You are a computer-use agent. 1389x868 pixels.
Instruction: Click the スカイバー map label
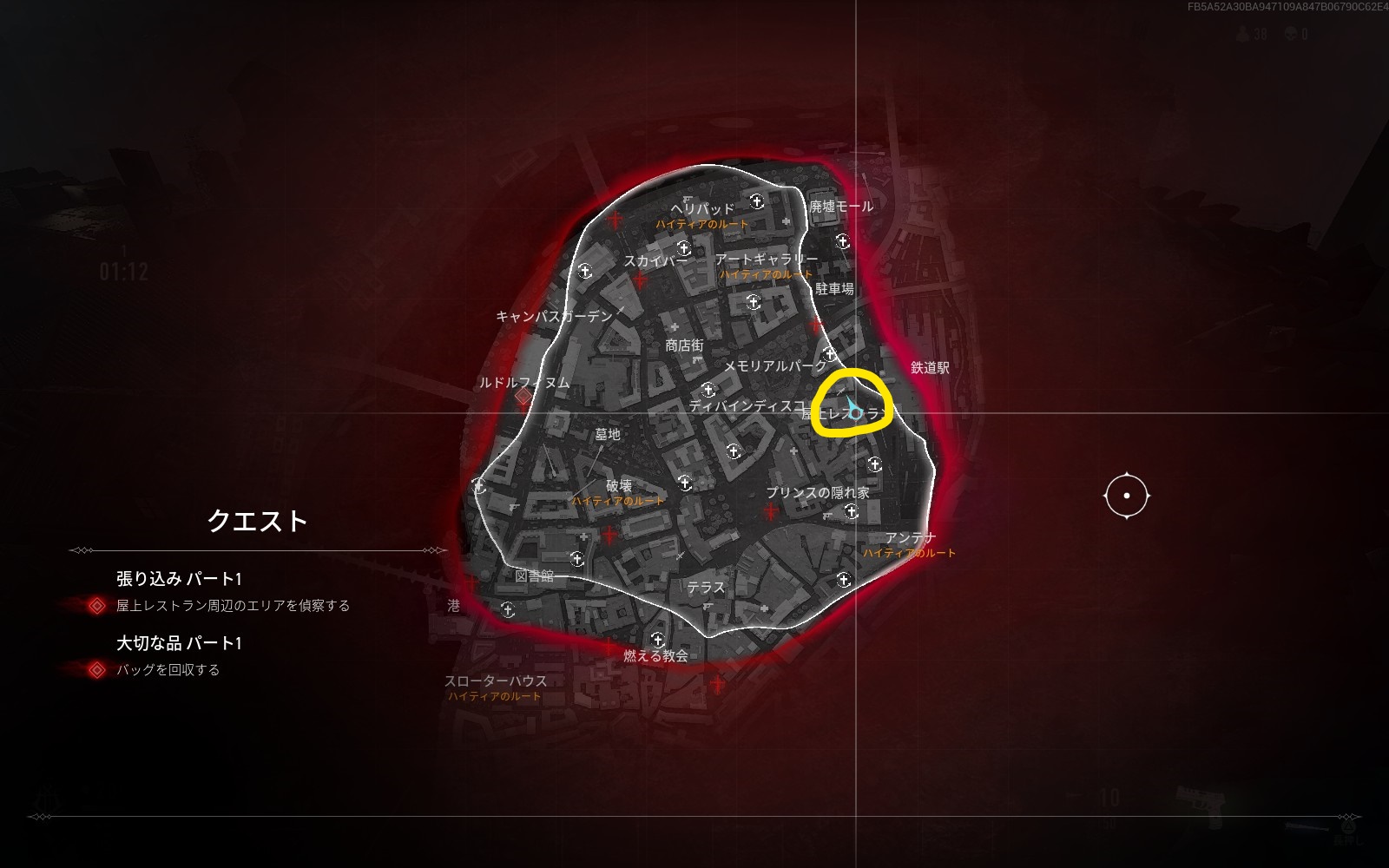[x=655, y=260]
